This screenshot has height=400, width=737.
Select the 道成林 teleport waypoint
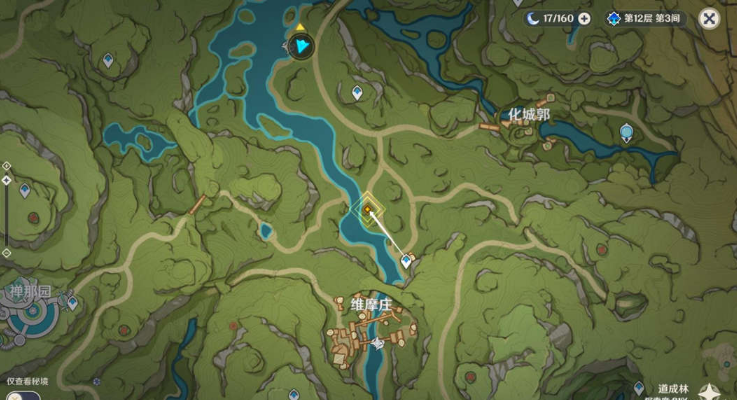(639, 388)
